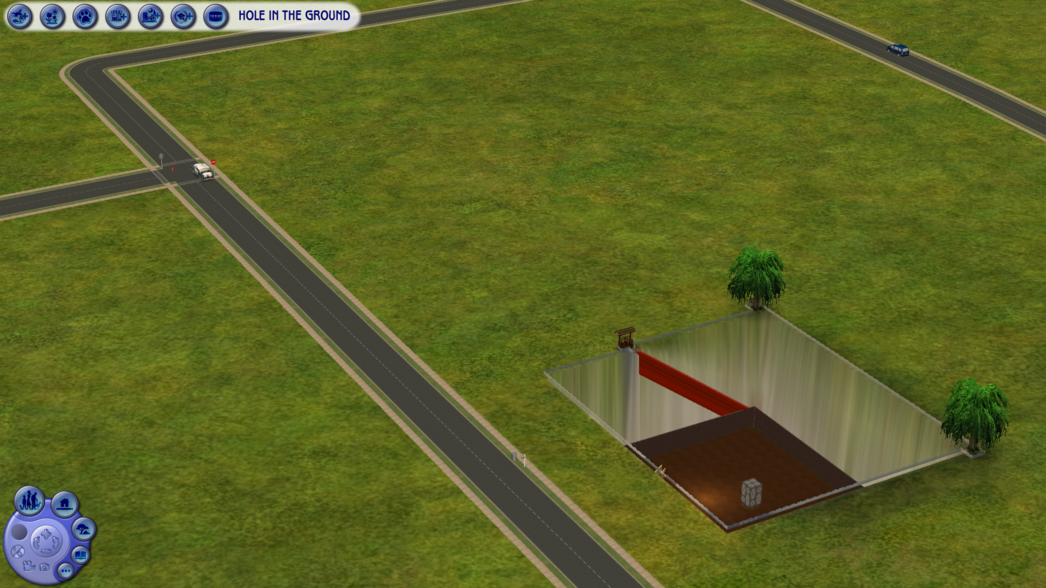Image resolution: width=1046 pixels, height=588 pixels.
Task: Toggle the crossed-out circle icon on the control dial
Action: [x=17, y=551]
